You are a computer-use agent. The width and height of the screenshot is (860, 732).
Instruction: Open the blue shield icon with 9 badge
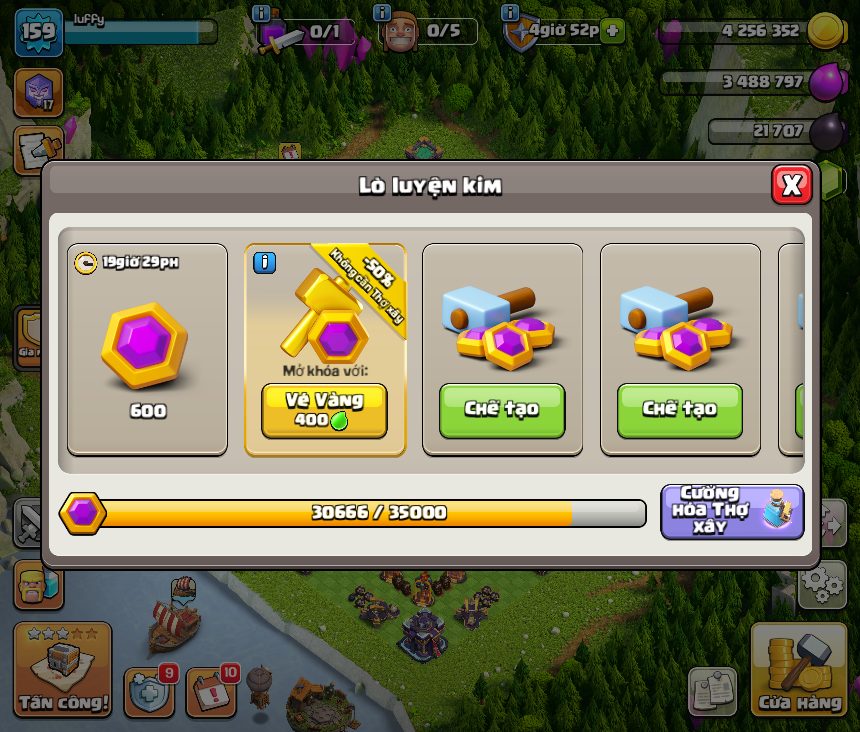tap(149, 691)
